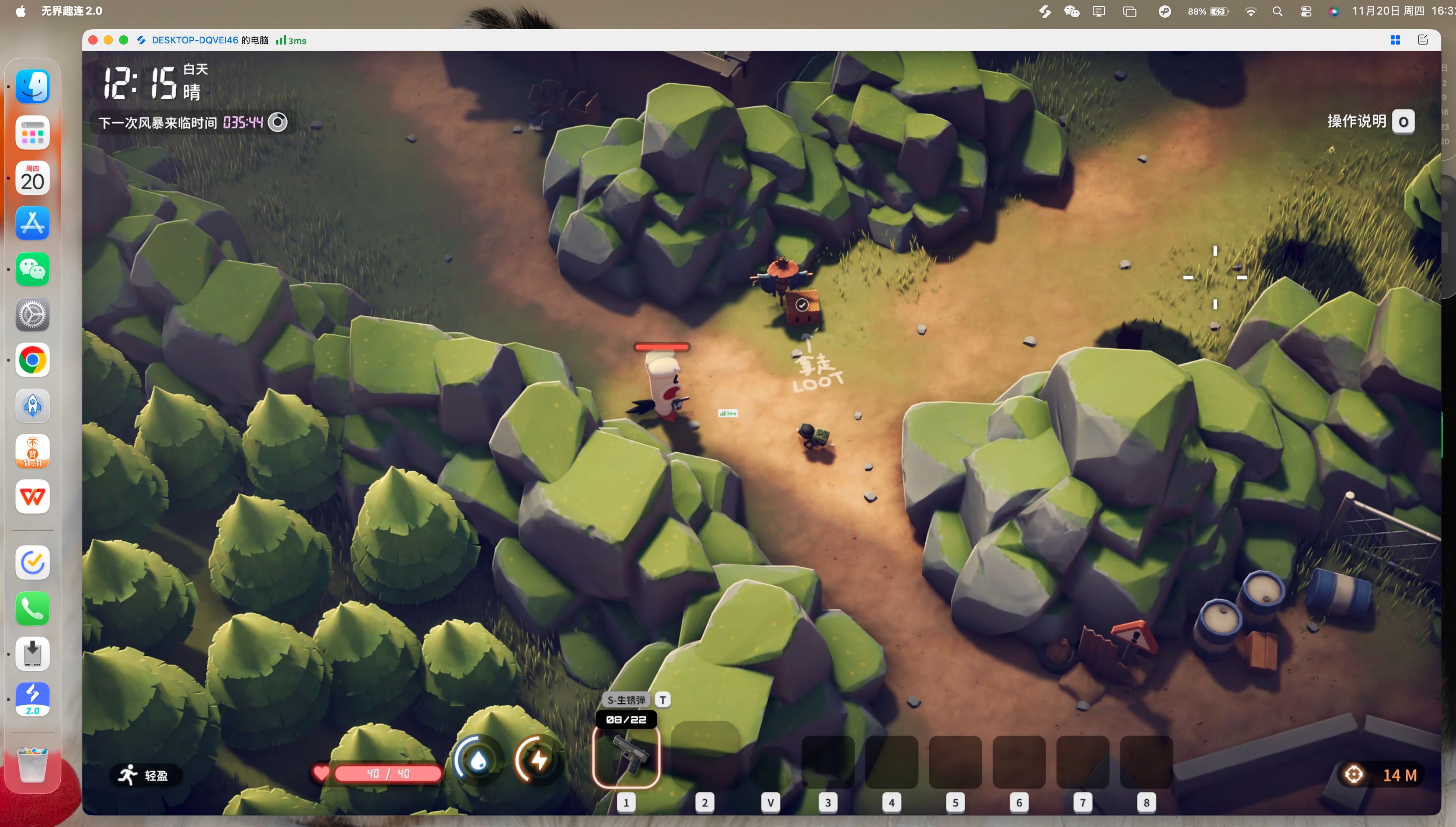Open the blue grid menu in window toolbar

(x=1395, y=40)
